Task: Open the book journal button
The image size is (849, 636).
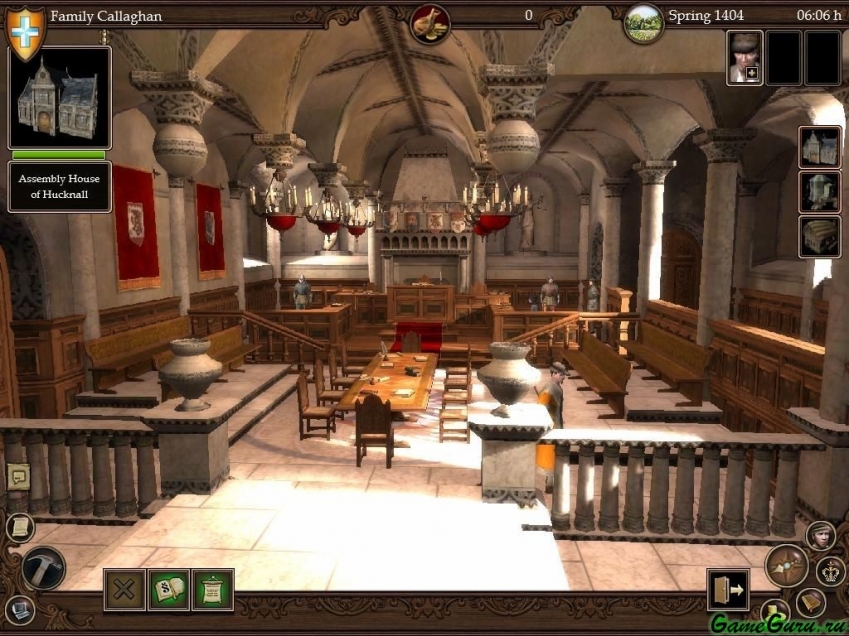Action: click(x=811, y=602)
